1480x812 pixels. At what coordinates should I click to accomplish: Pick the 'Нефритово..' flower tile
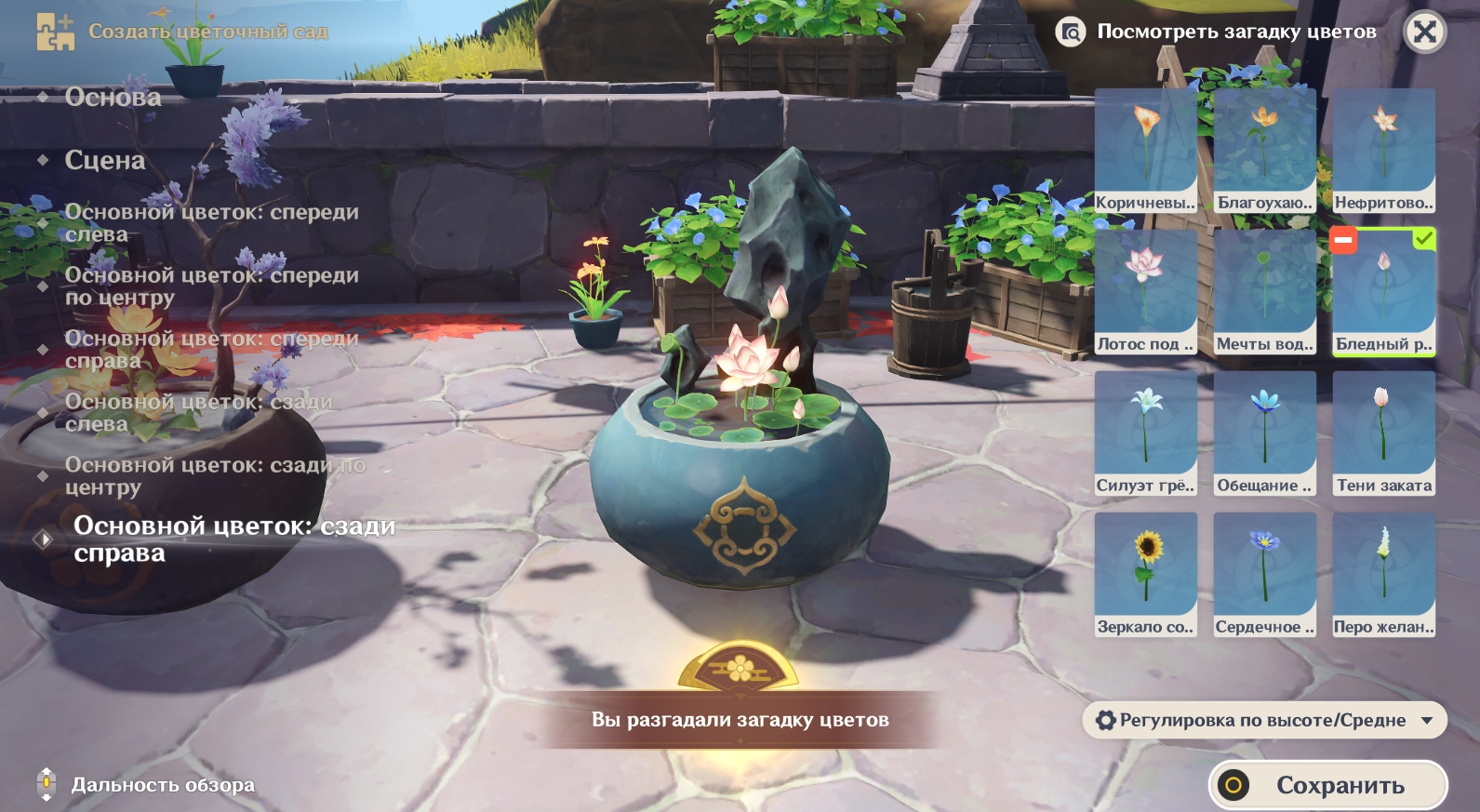pos(1383,151)
